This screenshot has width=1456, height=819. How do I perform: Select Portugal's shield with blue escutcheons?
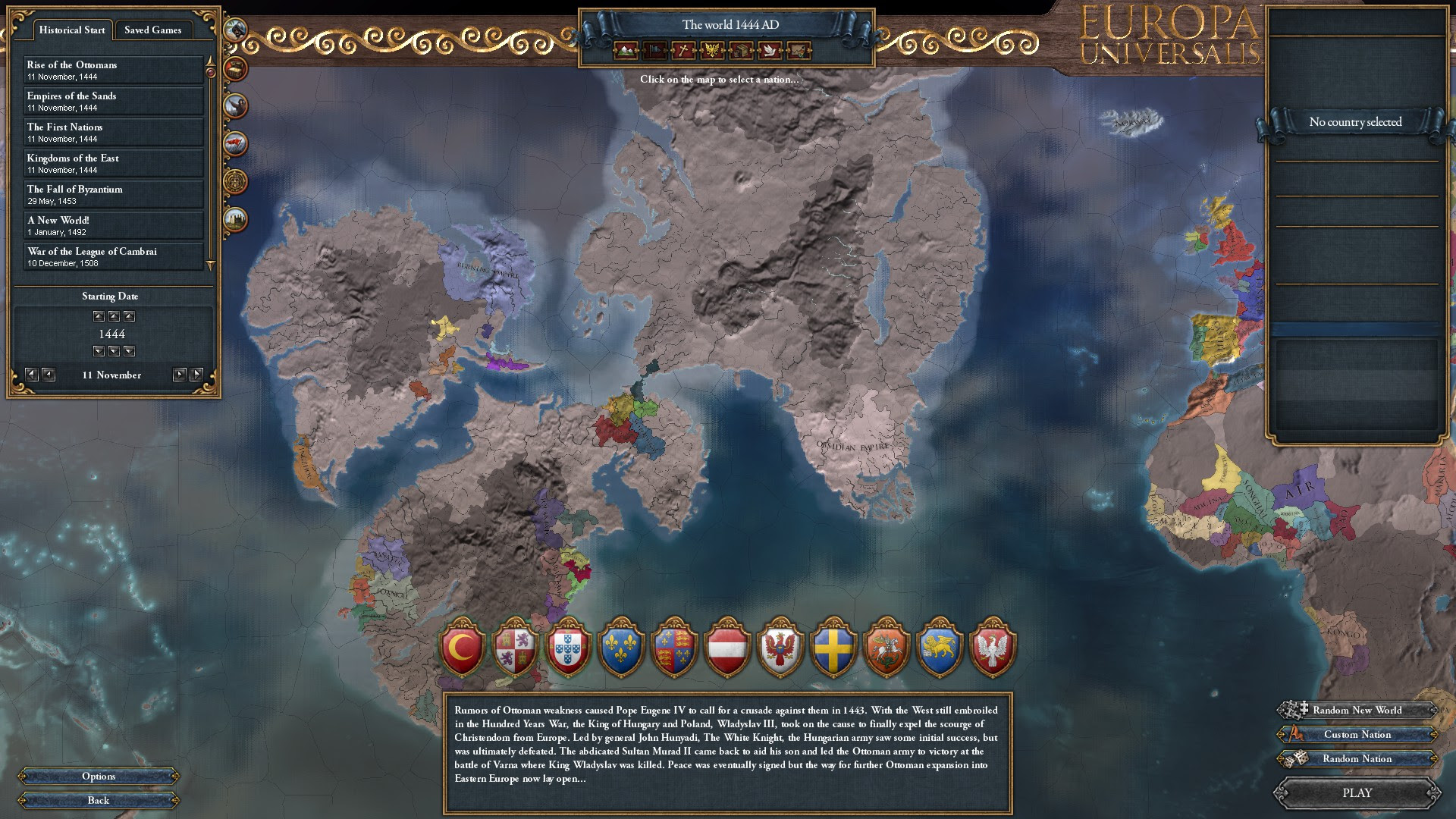click(x=568, y=649)
